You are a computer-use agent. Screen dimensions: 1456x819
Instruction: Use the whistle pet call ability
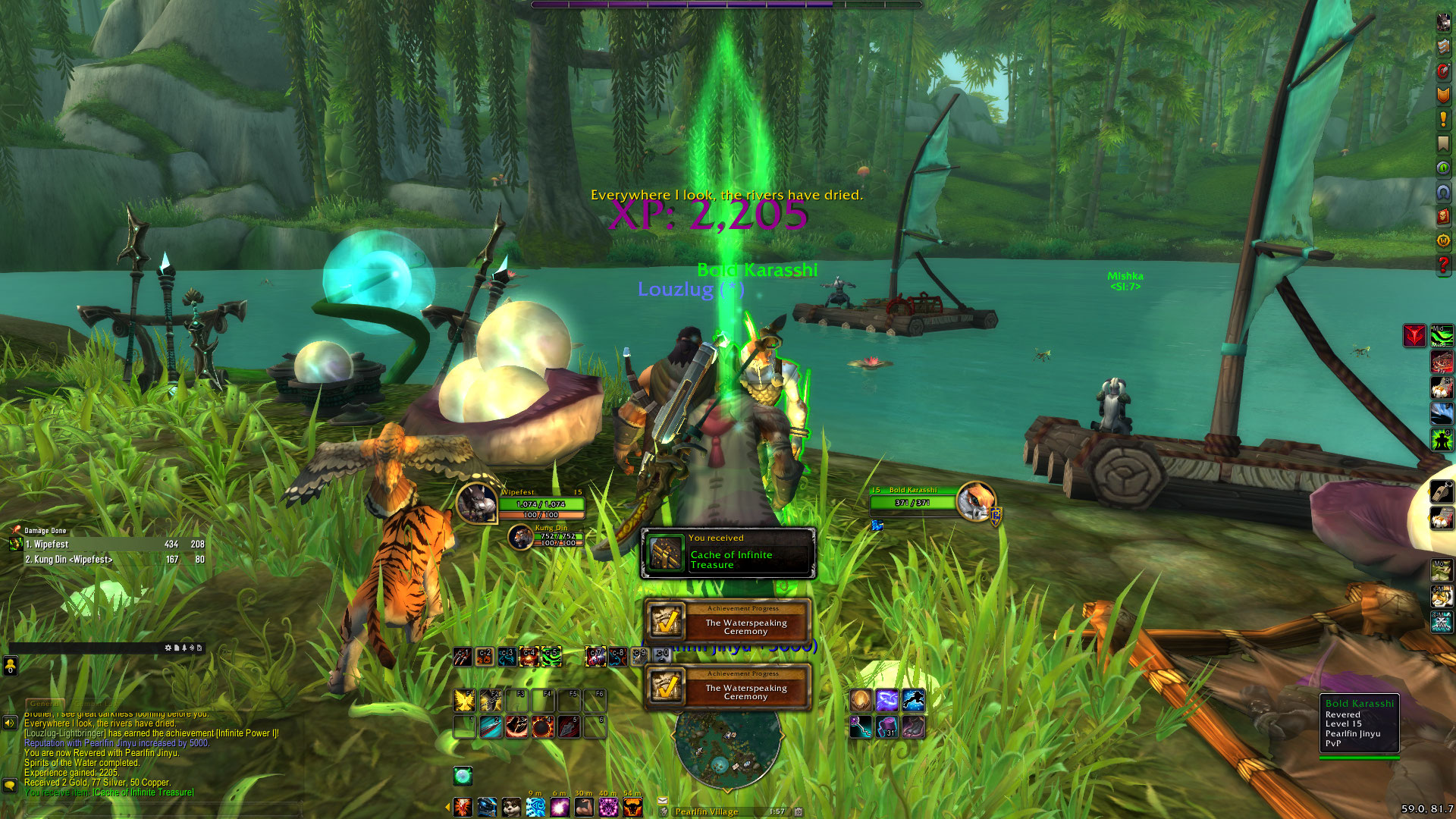(x=1442, y=493)
